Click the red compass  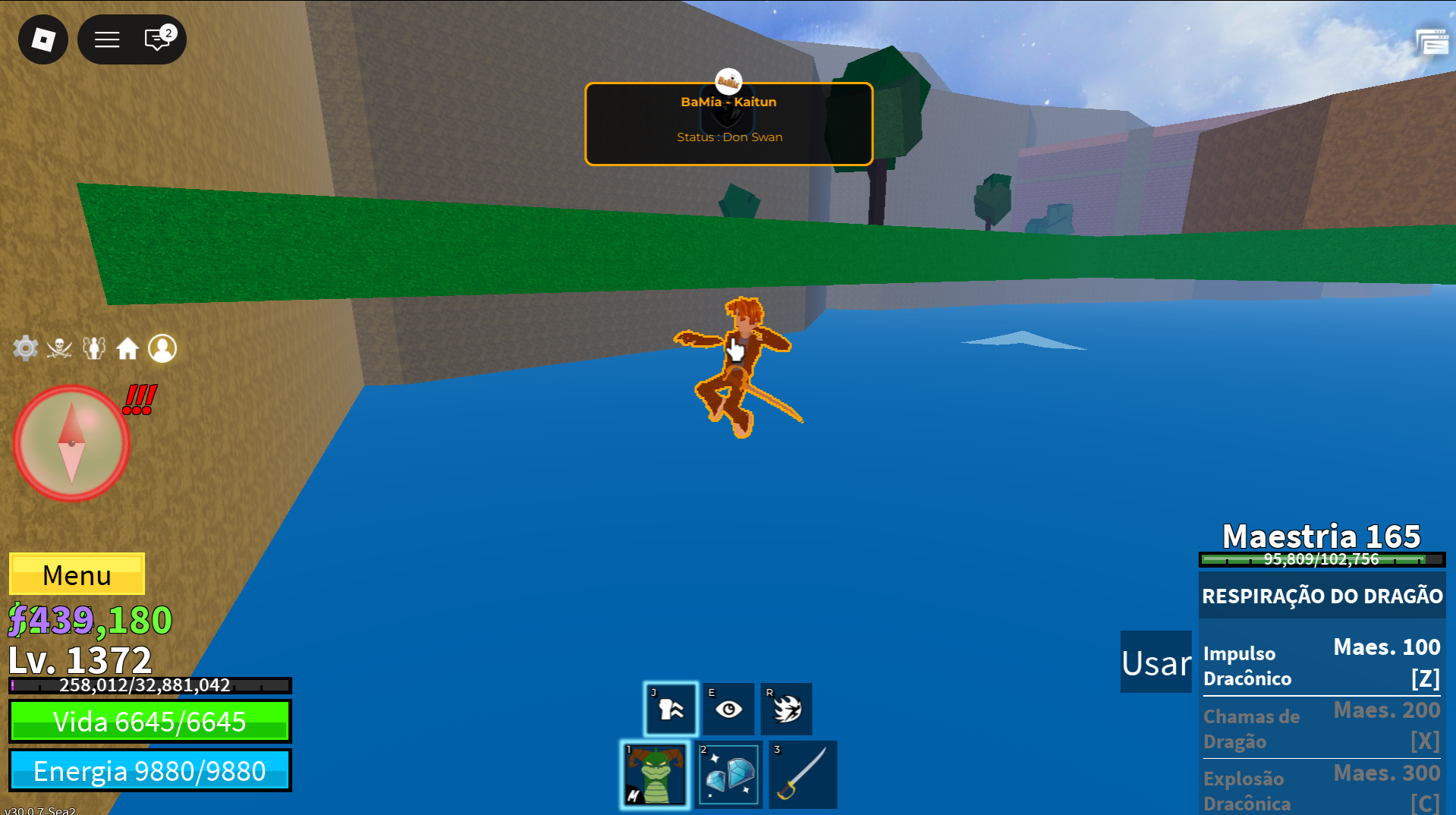pyautogui.click(x=71, y=444)
